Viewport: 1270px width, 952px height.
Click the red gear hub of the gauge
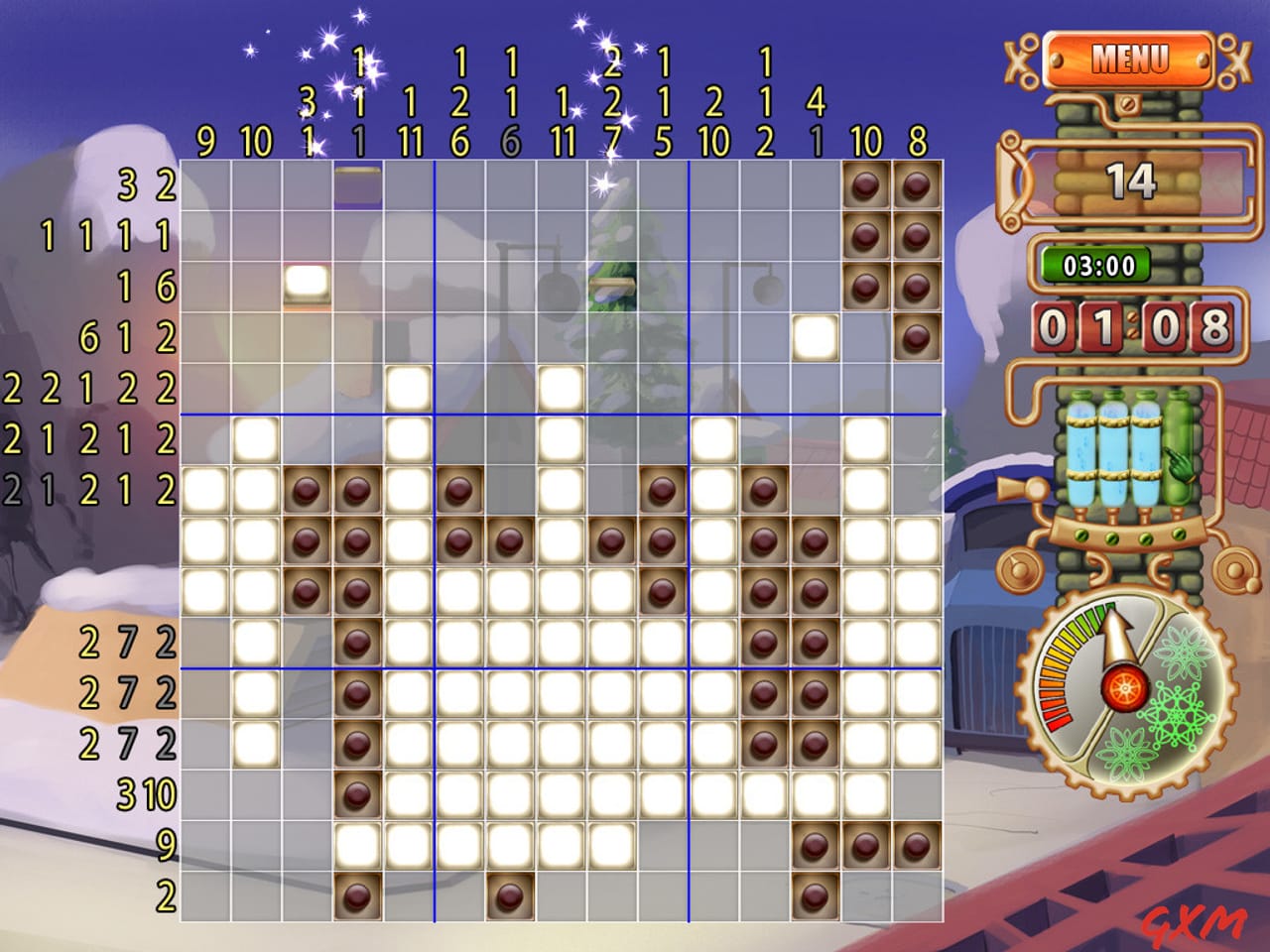pos(1126,689)
